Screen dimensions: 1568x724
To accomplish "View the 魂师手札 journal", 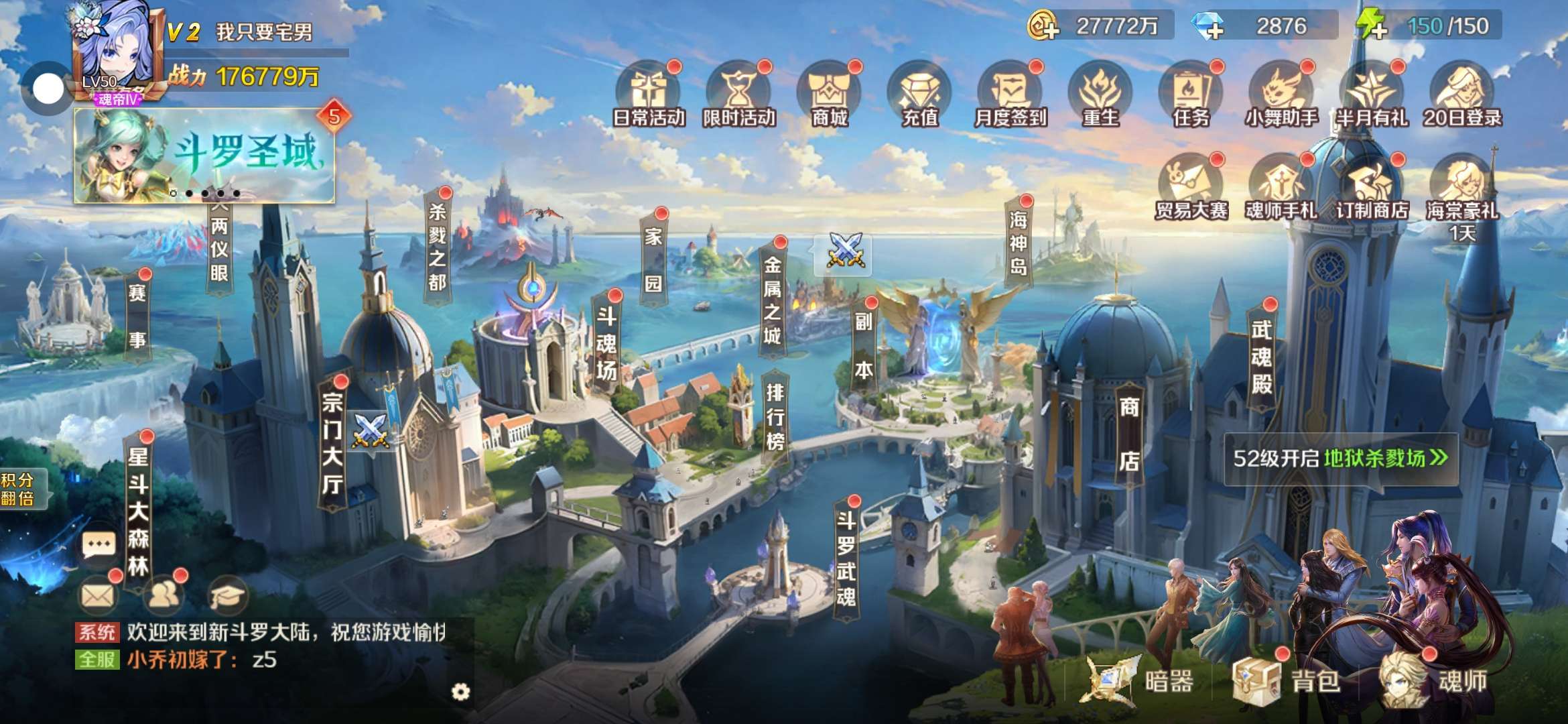I will pyautogui.click(x=1281, y=188).
